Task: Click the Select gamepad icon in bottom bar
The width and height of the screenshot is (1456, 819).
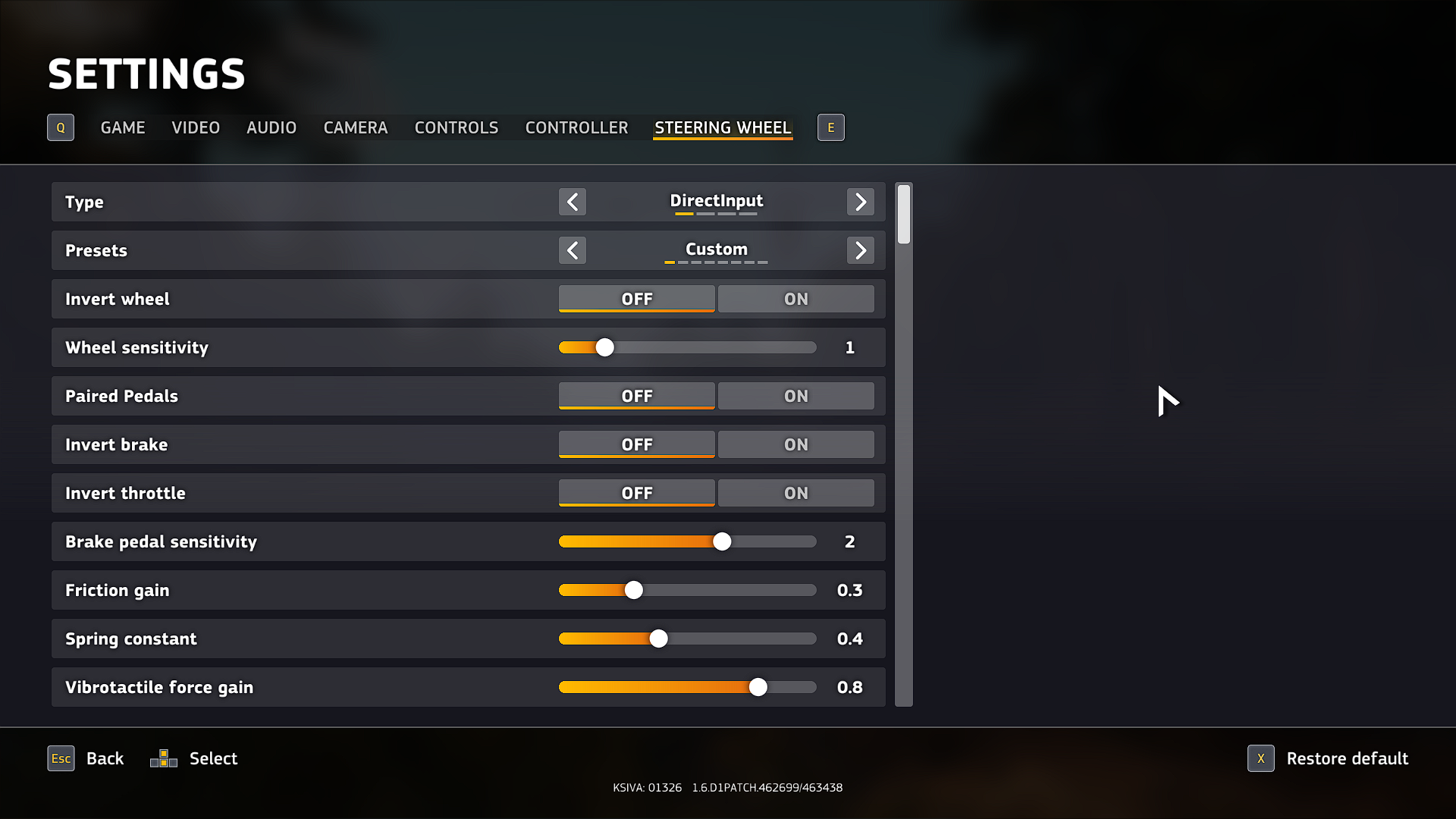Action: click(162, 758)
